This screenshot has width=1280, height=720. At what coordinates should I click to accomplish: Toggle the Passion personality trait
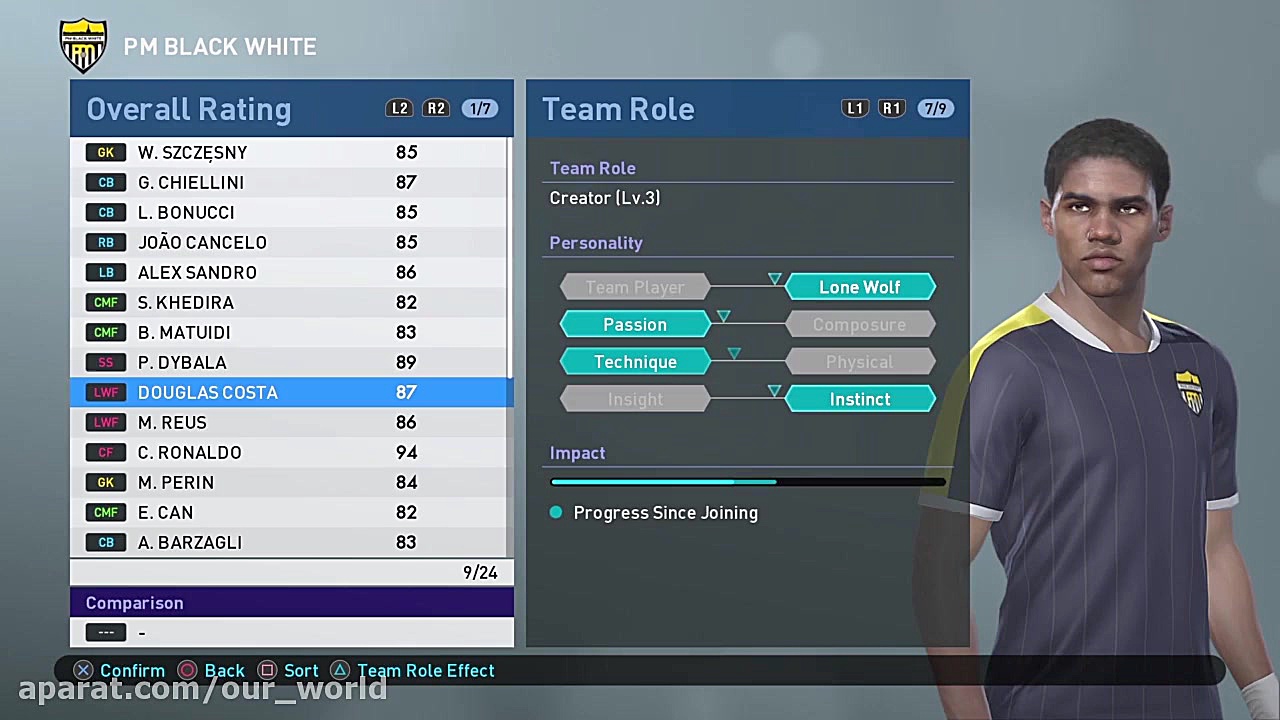tap(635, 324)
